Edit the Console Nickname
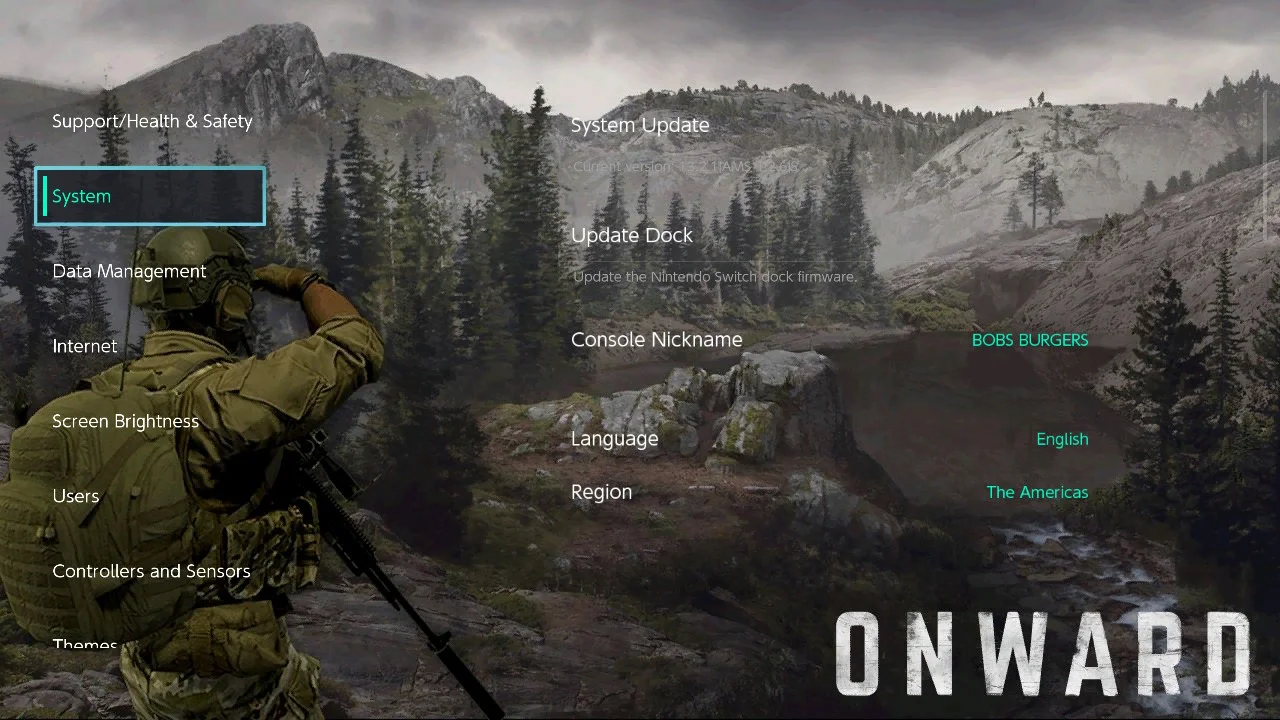Viewport: 1280px width, 720px height. coord(828,340)
